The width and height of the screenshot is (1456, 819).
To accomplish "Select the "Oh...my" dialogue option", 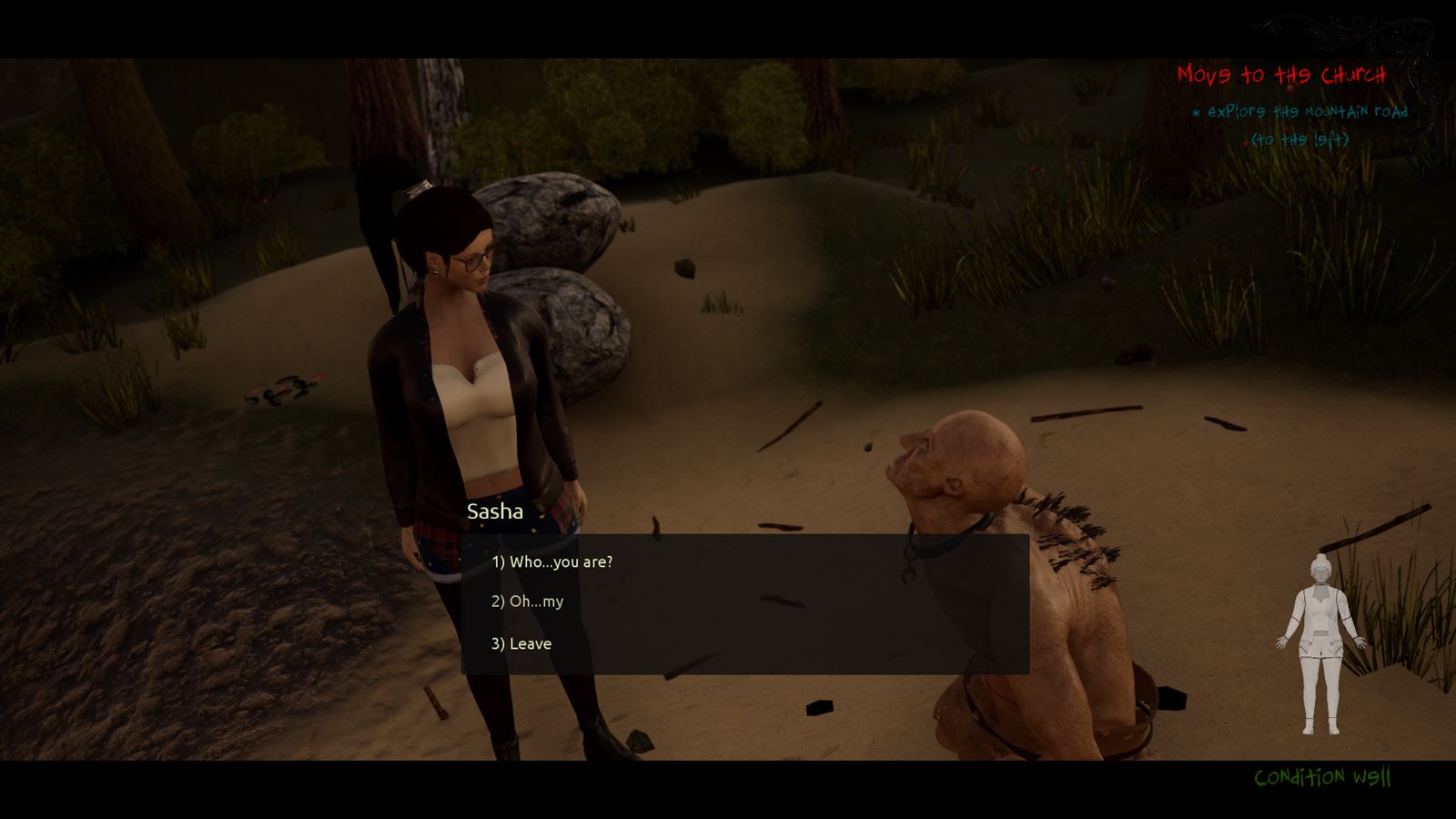I will tap(527, 602).
